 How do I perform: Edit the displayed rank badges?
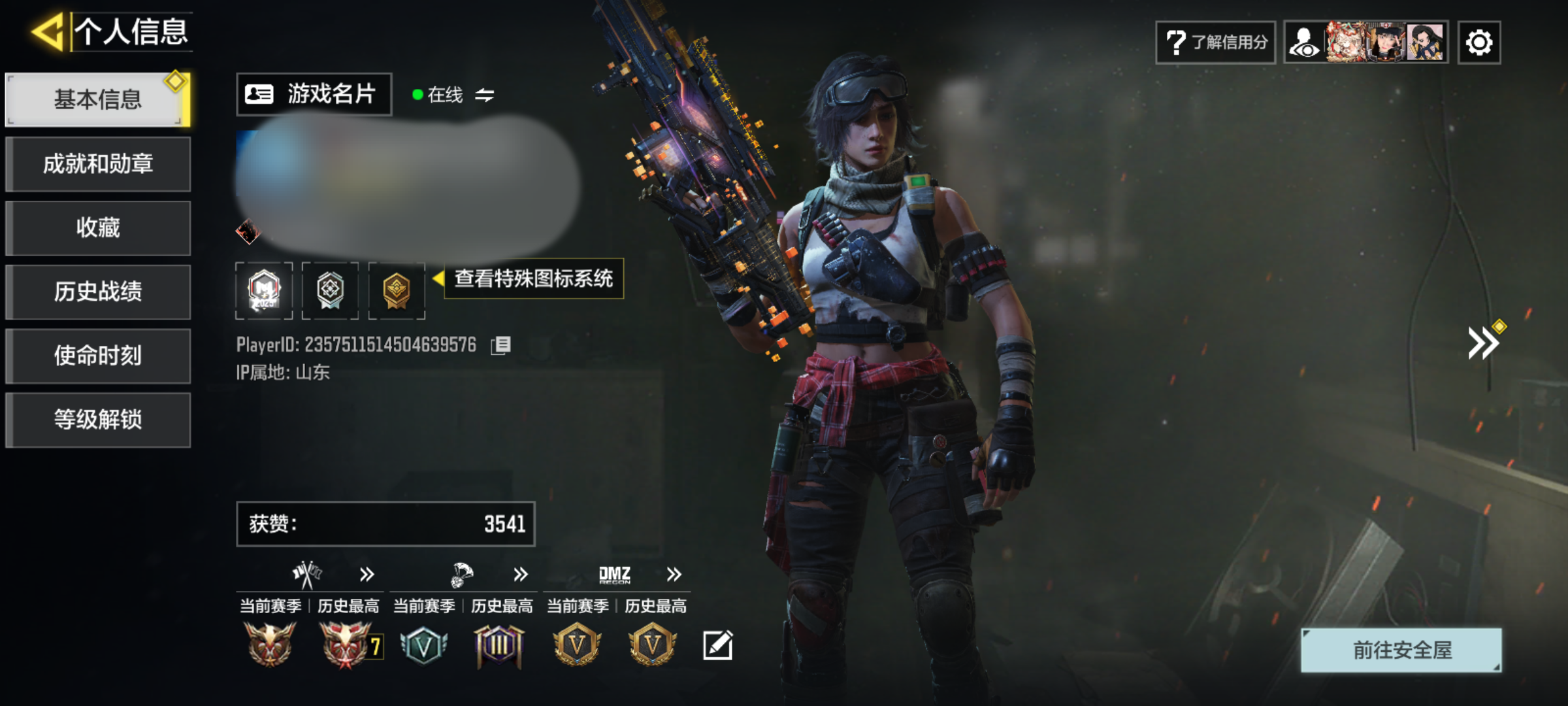tap(717, 646)
